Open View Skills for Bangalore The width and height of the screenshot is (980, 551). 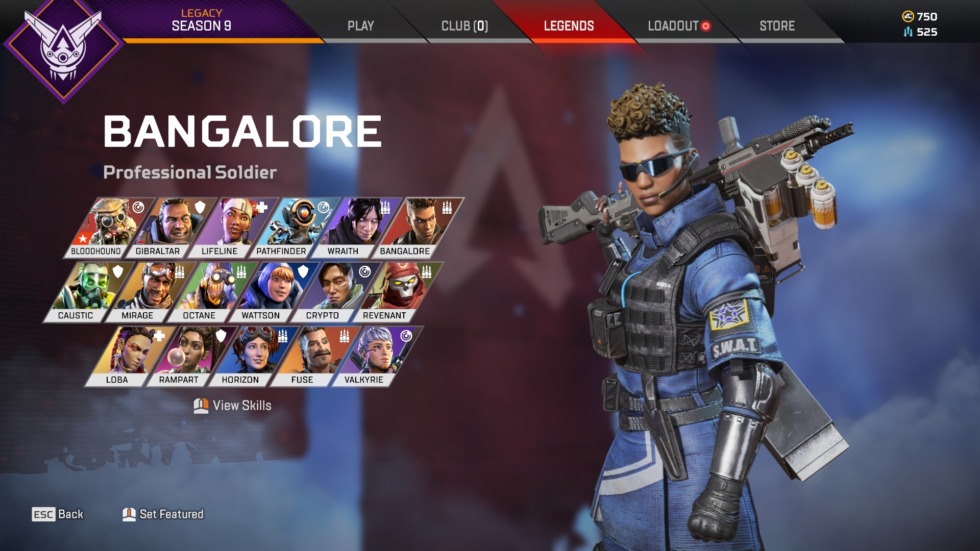pyautogui.click(x=232, y=405)
